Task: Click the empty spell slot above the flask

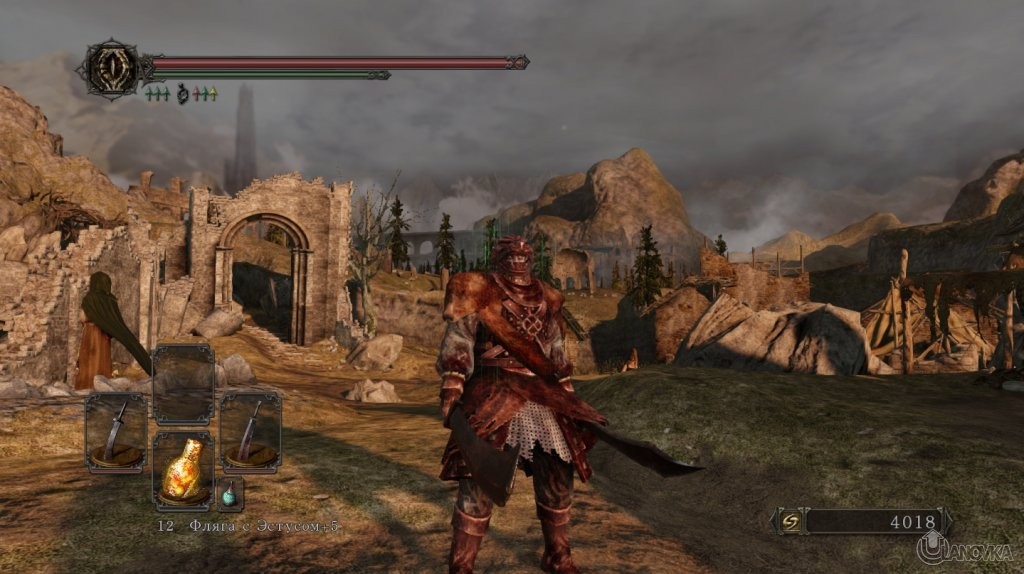Action: (183, 383)
